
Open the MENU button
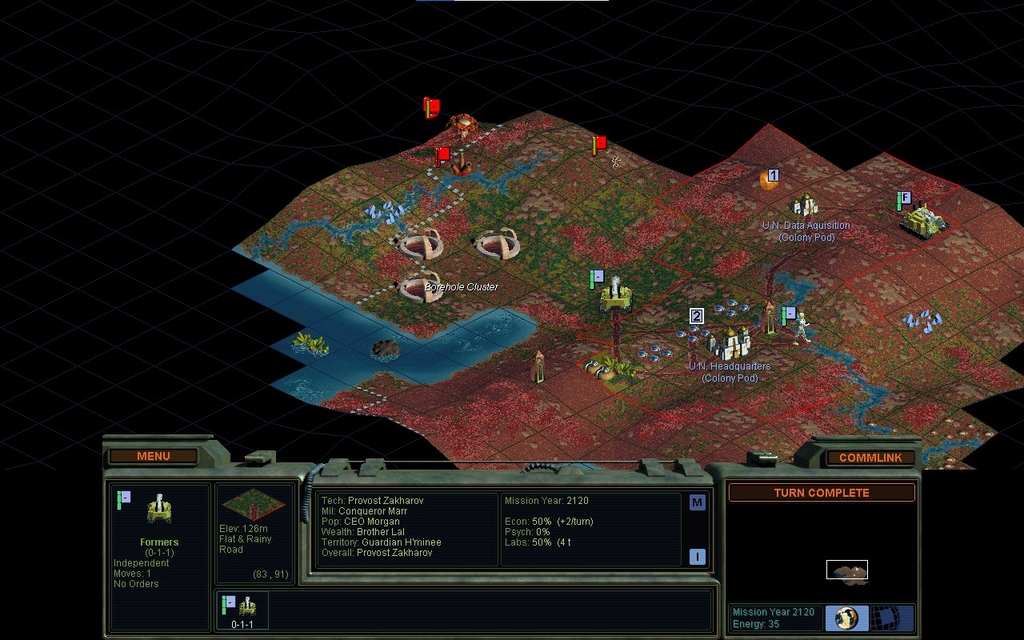153,457
